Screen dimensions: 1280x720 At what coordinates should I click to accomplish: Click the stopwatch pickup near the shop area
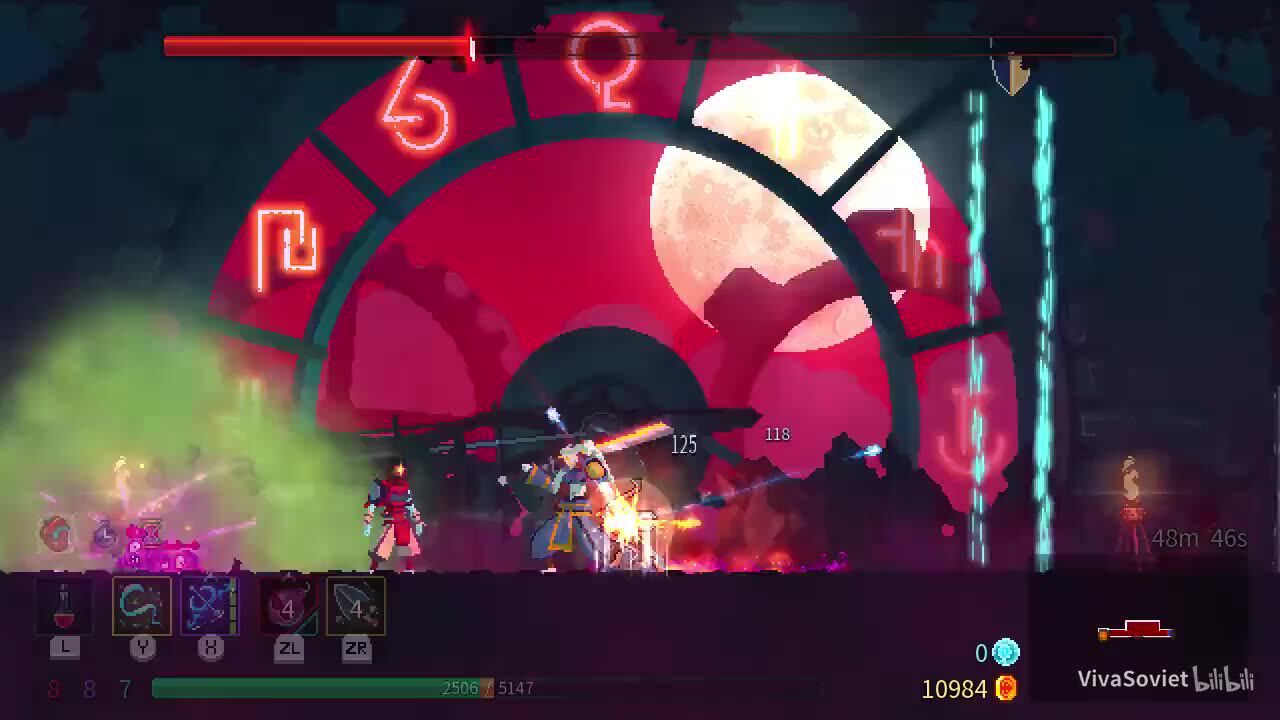pyautogui.click(x=103, y=536)
